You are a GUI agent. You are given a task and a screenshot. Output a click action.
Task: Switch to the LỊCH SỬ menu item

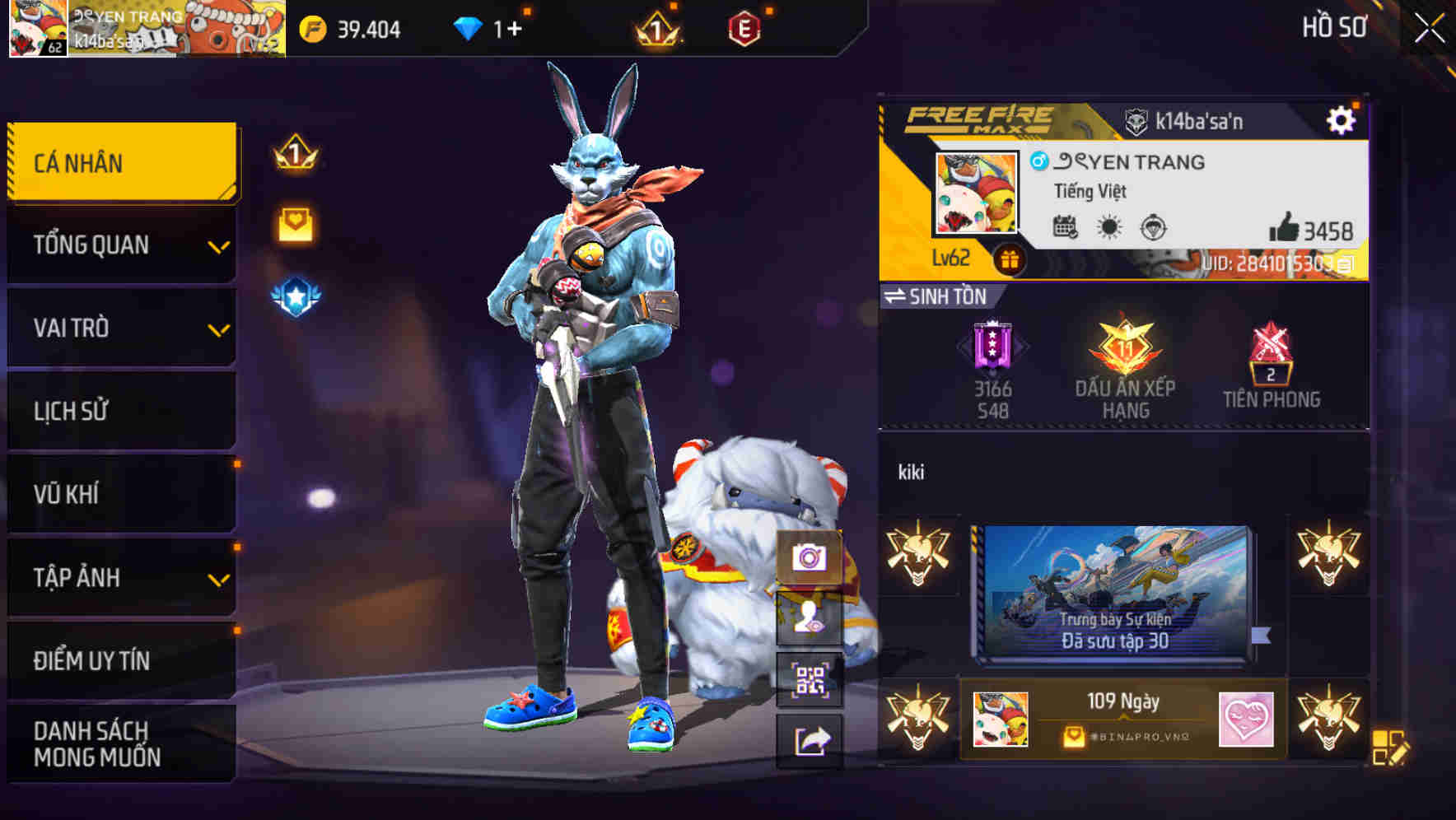tap(120, 411)
